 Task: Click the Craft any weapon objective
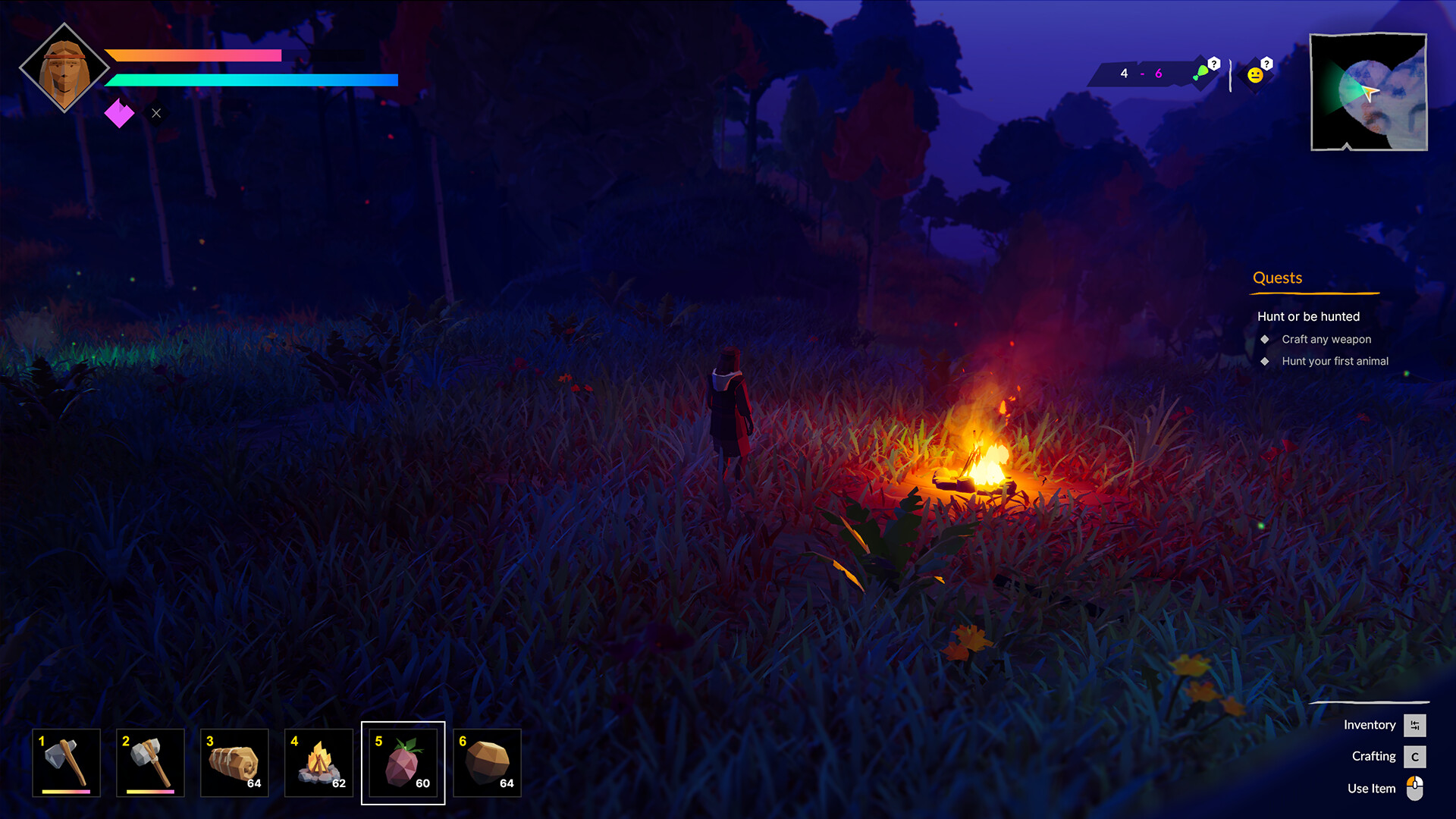pos(1326,339)
